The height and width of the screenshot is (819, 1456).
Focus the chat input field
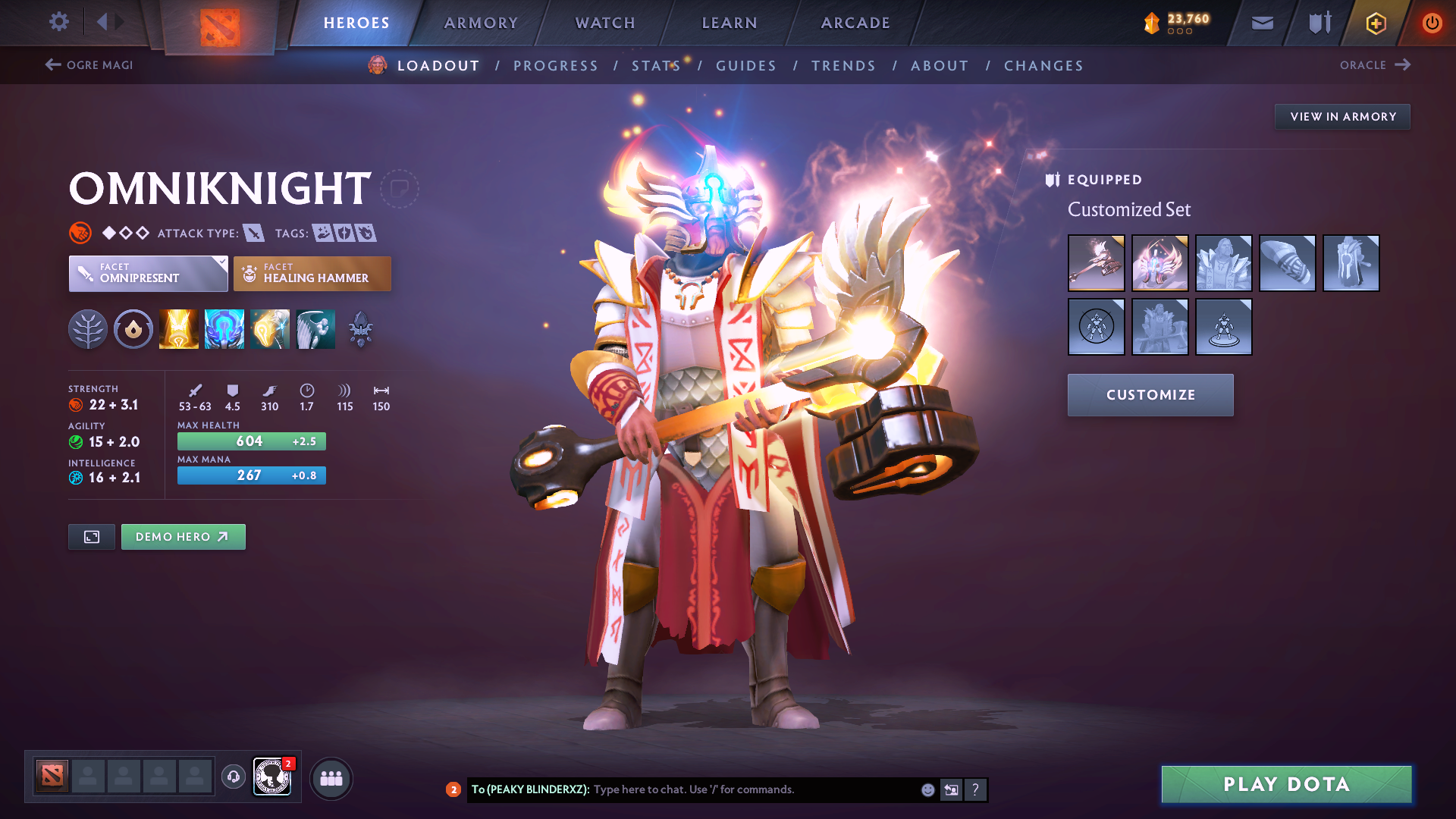(751, 789)
